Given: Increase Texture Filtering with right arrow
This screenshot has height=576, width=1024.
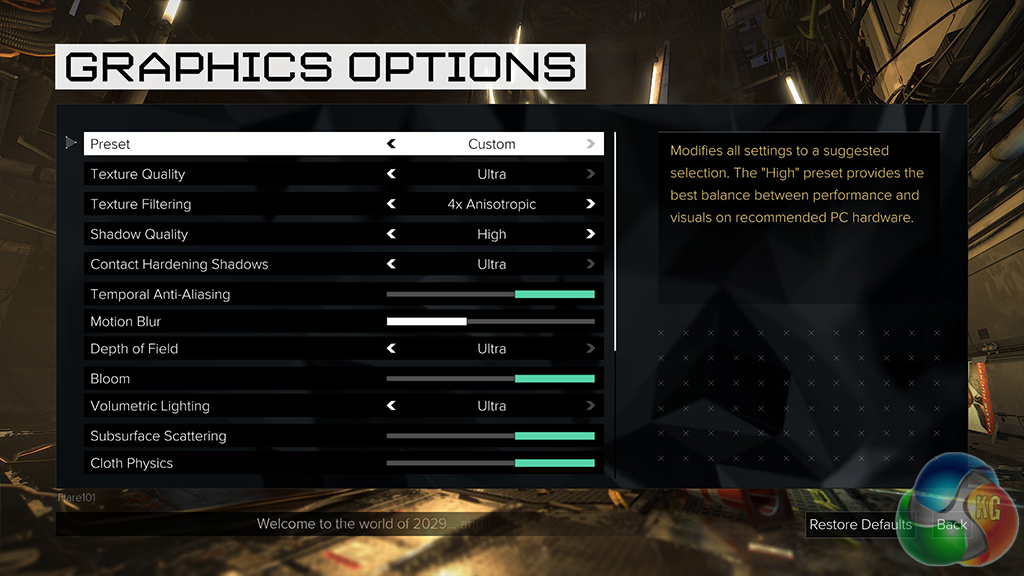Looking at the screenshot, I should coord(591,204).
